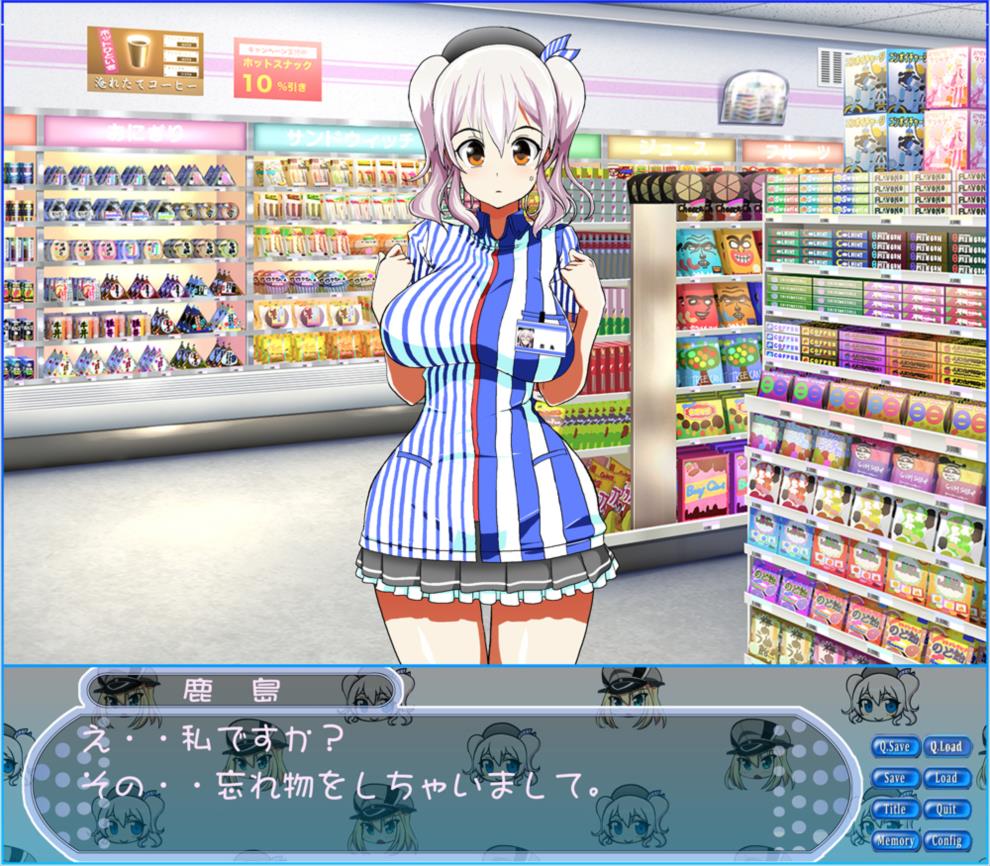The image size is (990, 866).
Task: Open the Config settings
Action: click(945, 840)
